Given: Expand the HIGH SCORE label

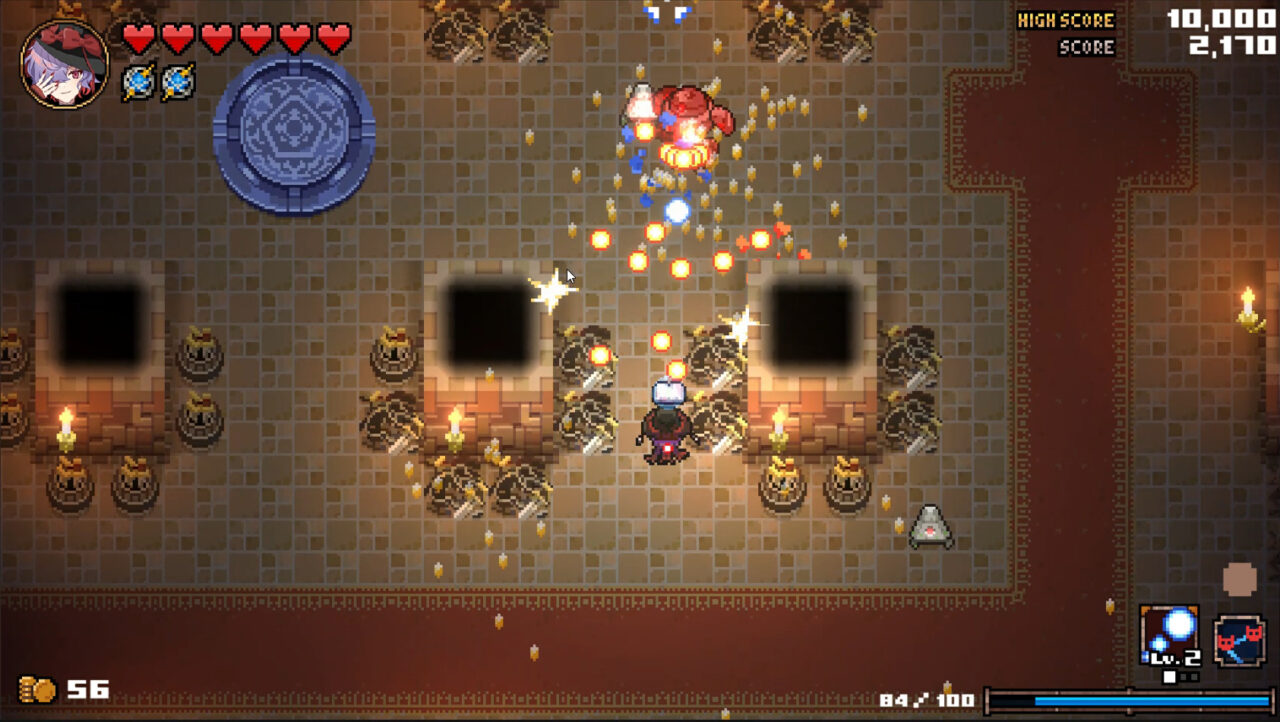Looking at the screenshot, I should tap(1066, 18).
